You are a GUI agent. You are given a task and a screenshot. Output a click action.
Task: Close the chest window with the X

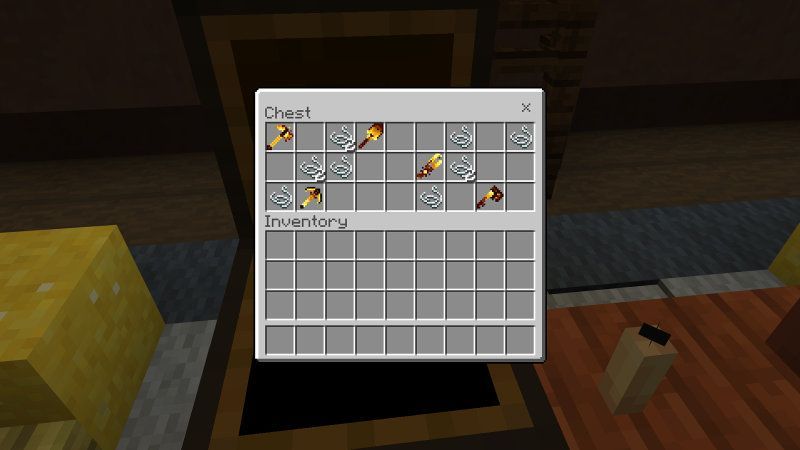pos(526,108)
